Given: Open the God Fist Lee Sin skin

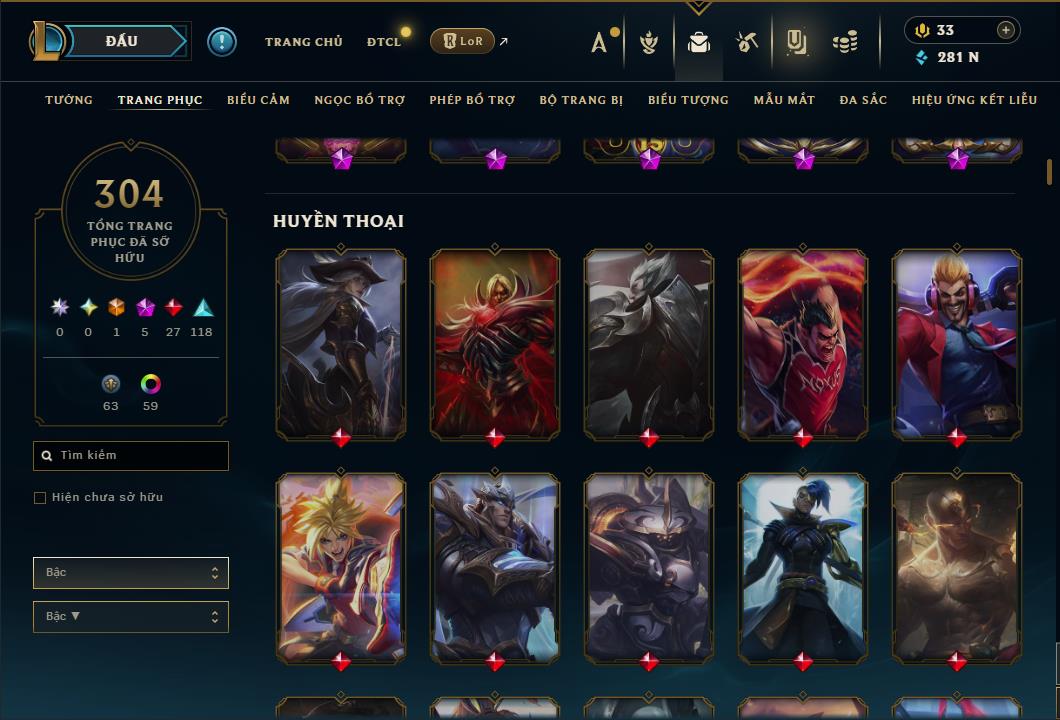Looking at the screenshot, I should tap(957, 567).
